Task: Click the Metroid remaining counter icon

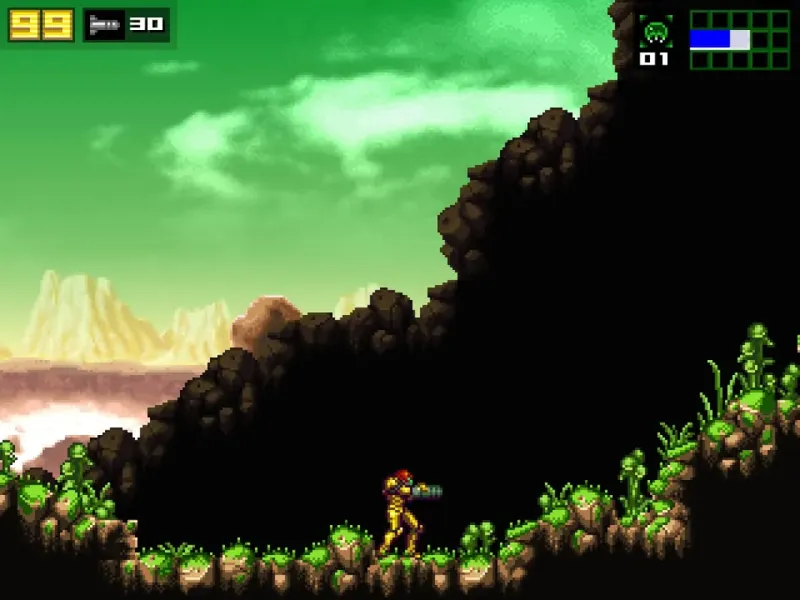Action: 655,32
